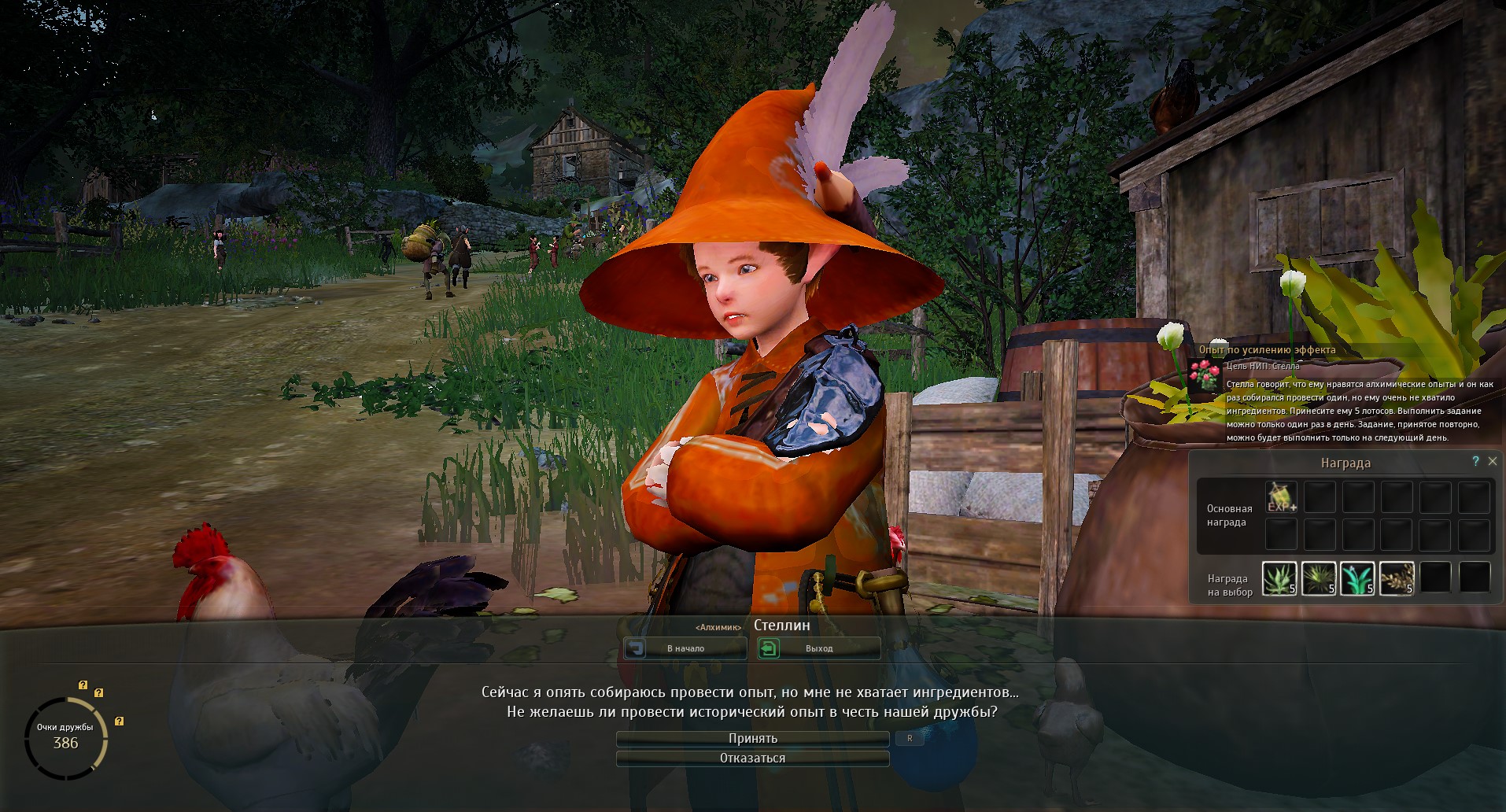This screenshot has width=1506, height=812.
Task: Switch to В начало dialog option
Action: pyautogui.click(x=685, y=648)
